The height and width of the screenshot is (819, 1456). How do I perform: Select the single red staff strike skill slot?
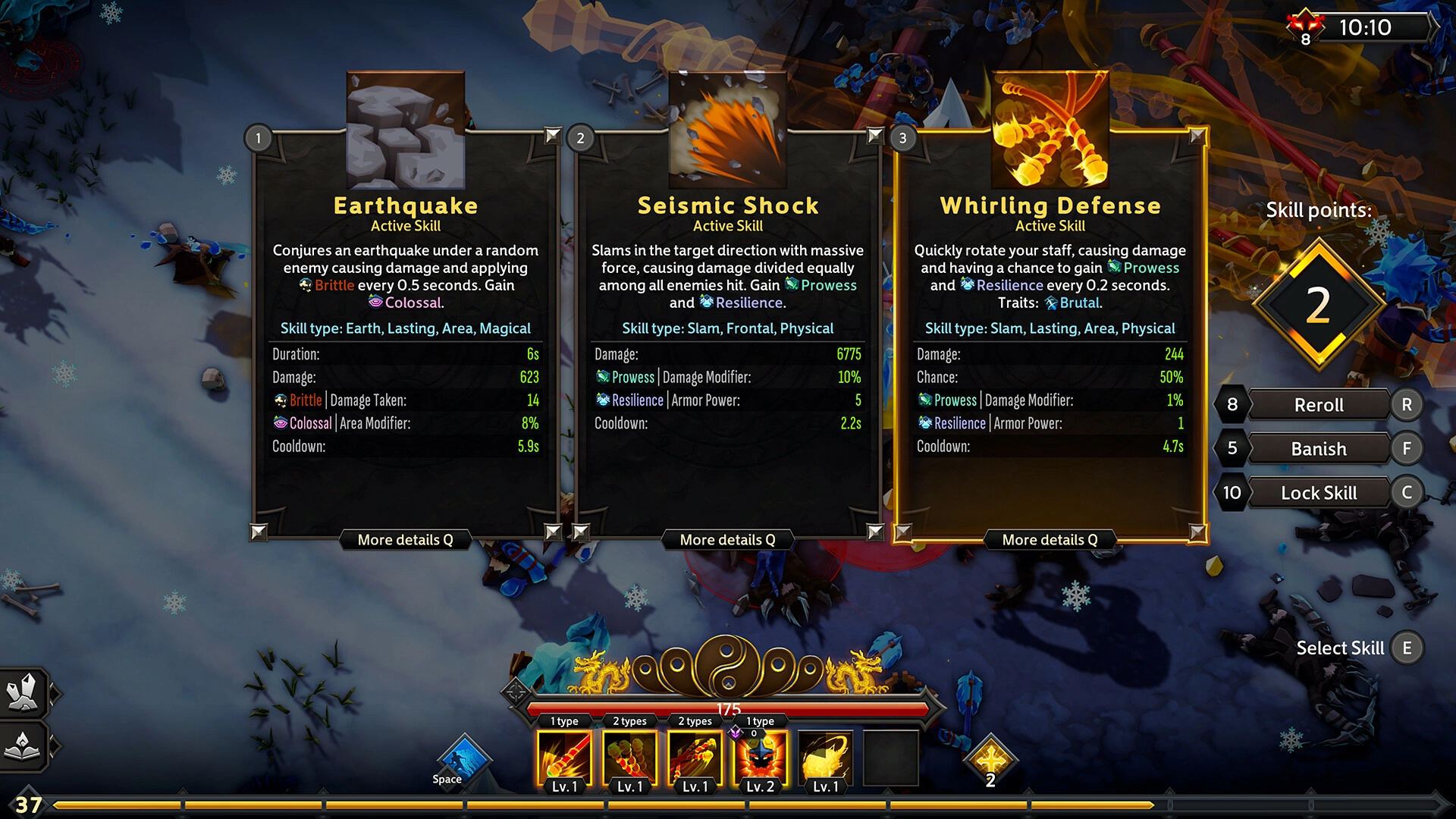coord(564,758)
